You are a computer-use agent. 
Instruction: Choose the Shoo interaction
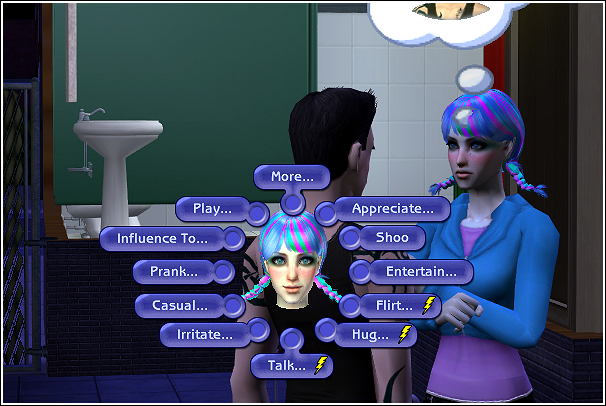click(x=384, y=239)
